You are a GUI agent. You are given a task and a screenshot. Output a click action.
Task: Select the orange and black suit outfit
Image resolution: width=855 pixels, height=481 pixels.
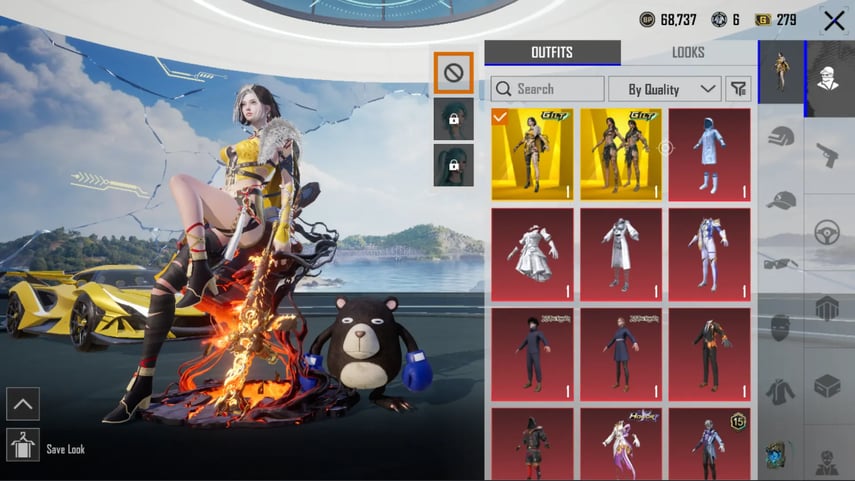click(x=709, y=353)
